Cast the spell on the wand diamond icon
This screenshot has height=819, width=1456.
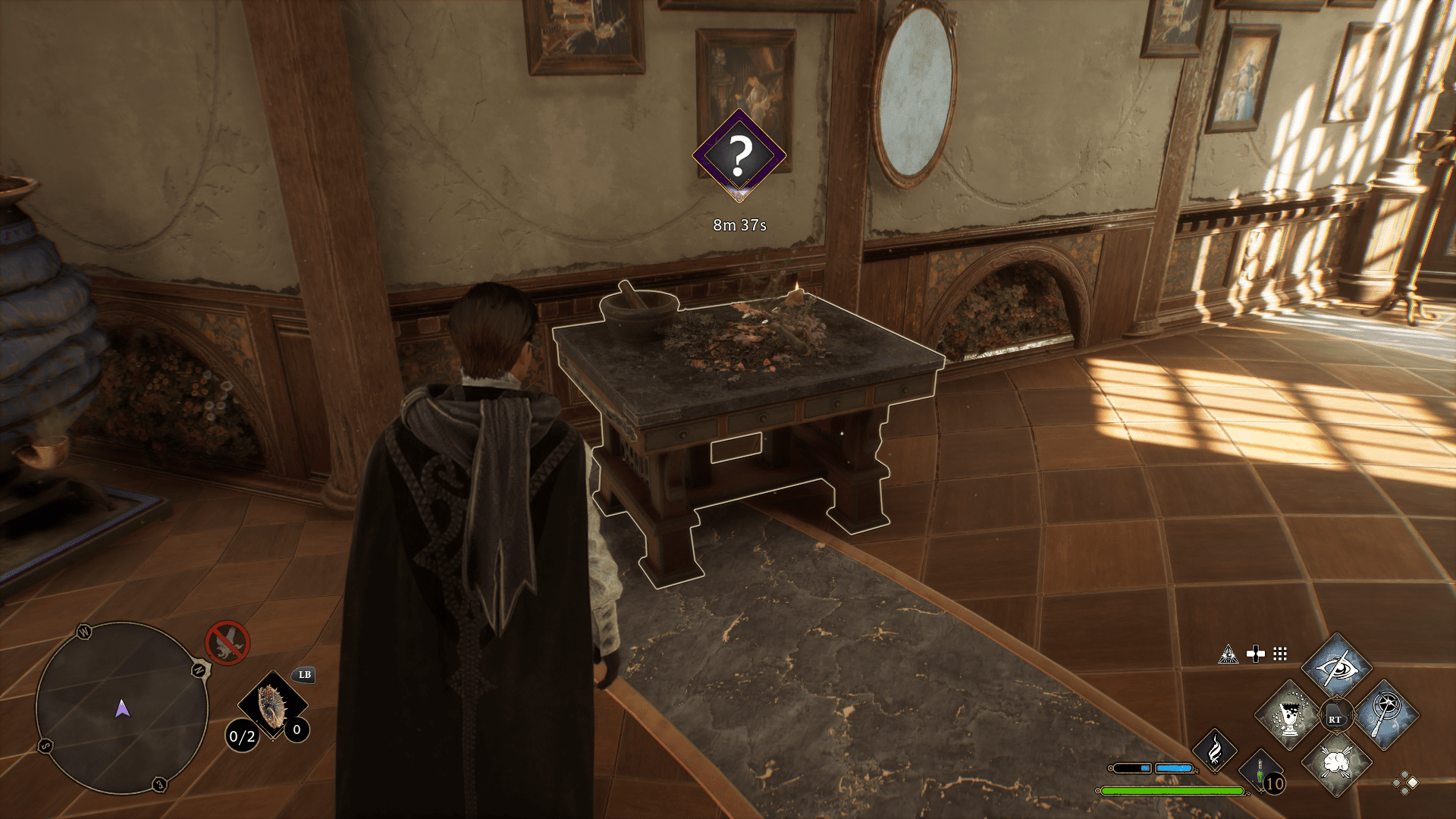click(x=1389, y=717)
